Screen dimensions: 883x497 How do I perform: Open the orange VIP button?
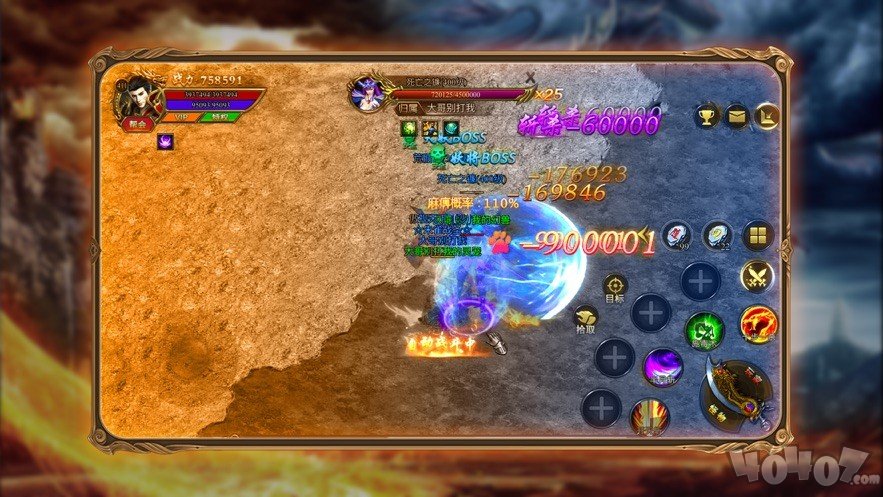182,117
